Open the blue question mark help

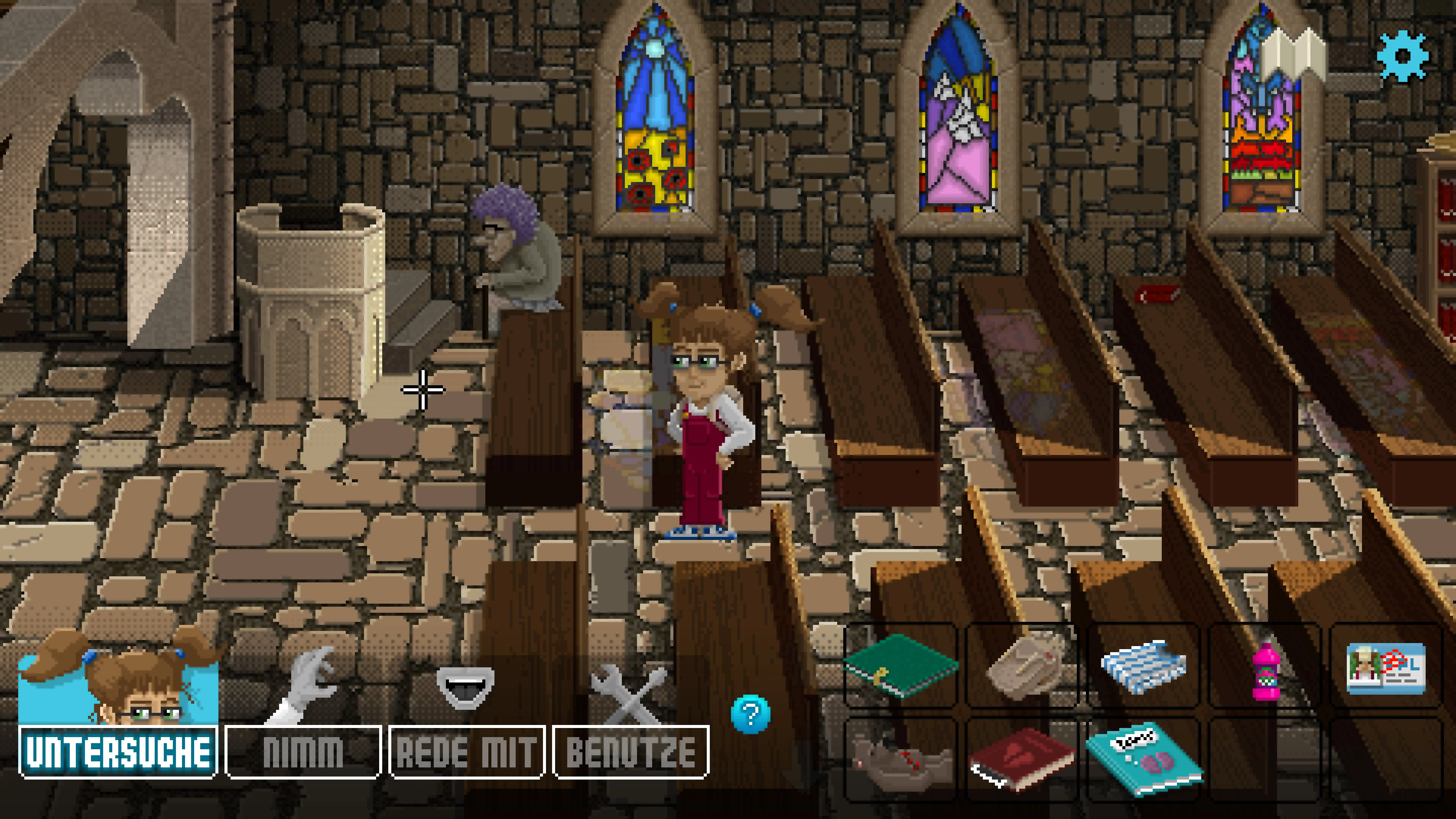(750, 714)
